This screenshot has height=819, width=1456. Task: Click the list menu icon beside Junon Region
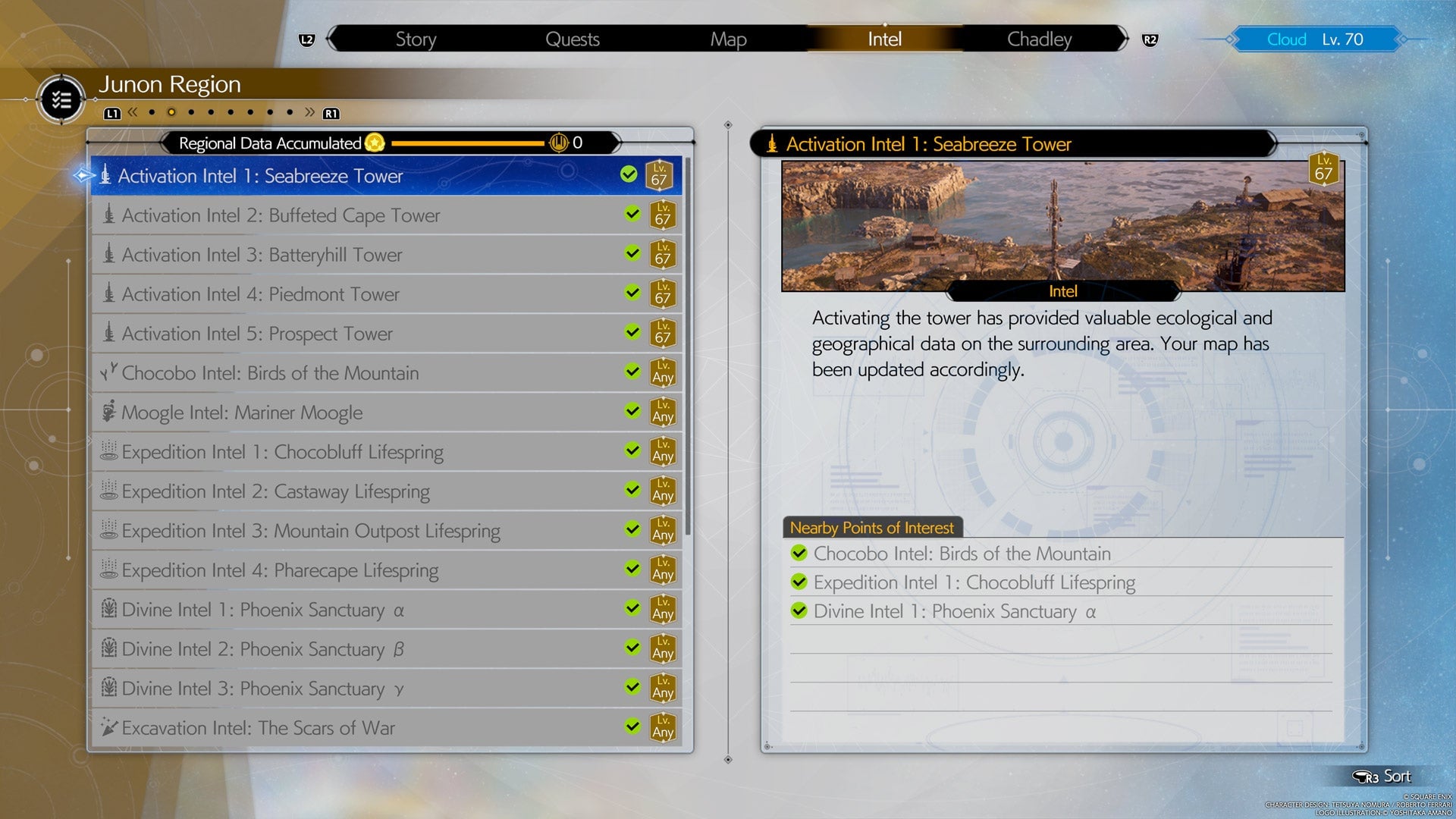click(x=61, y=99)
